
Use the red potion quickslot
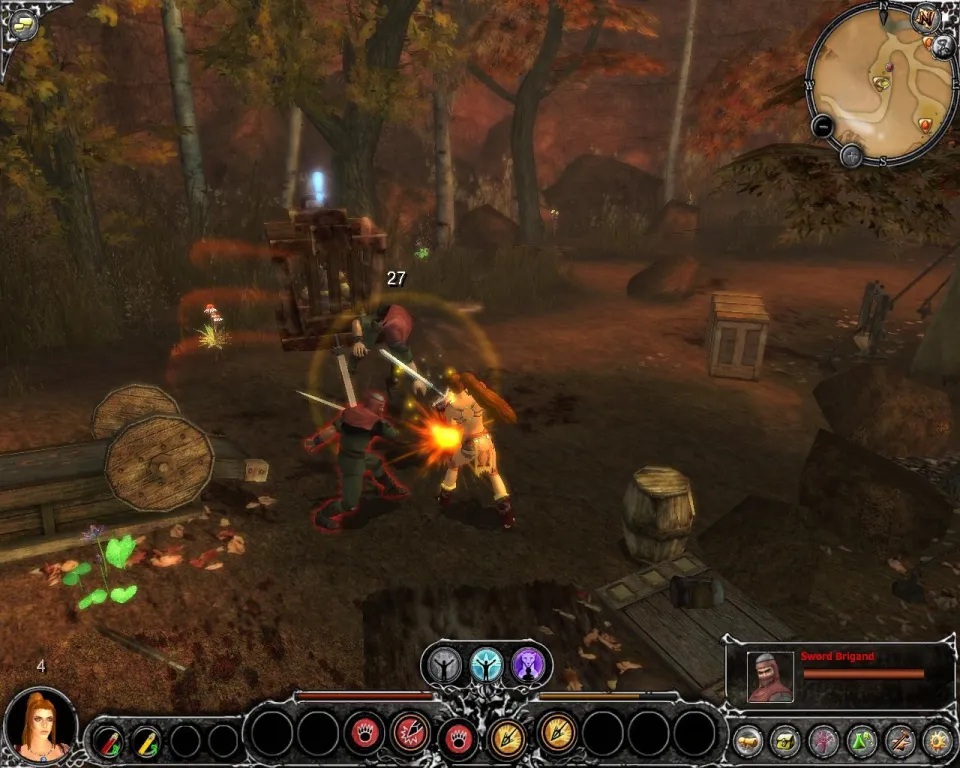click(x=107, y=740)
